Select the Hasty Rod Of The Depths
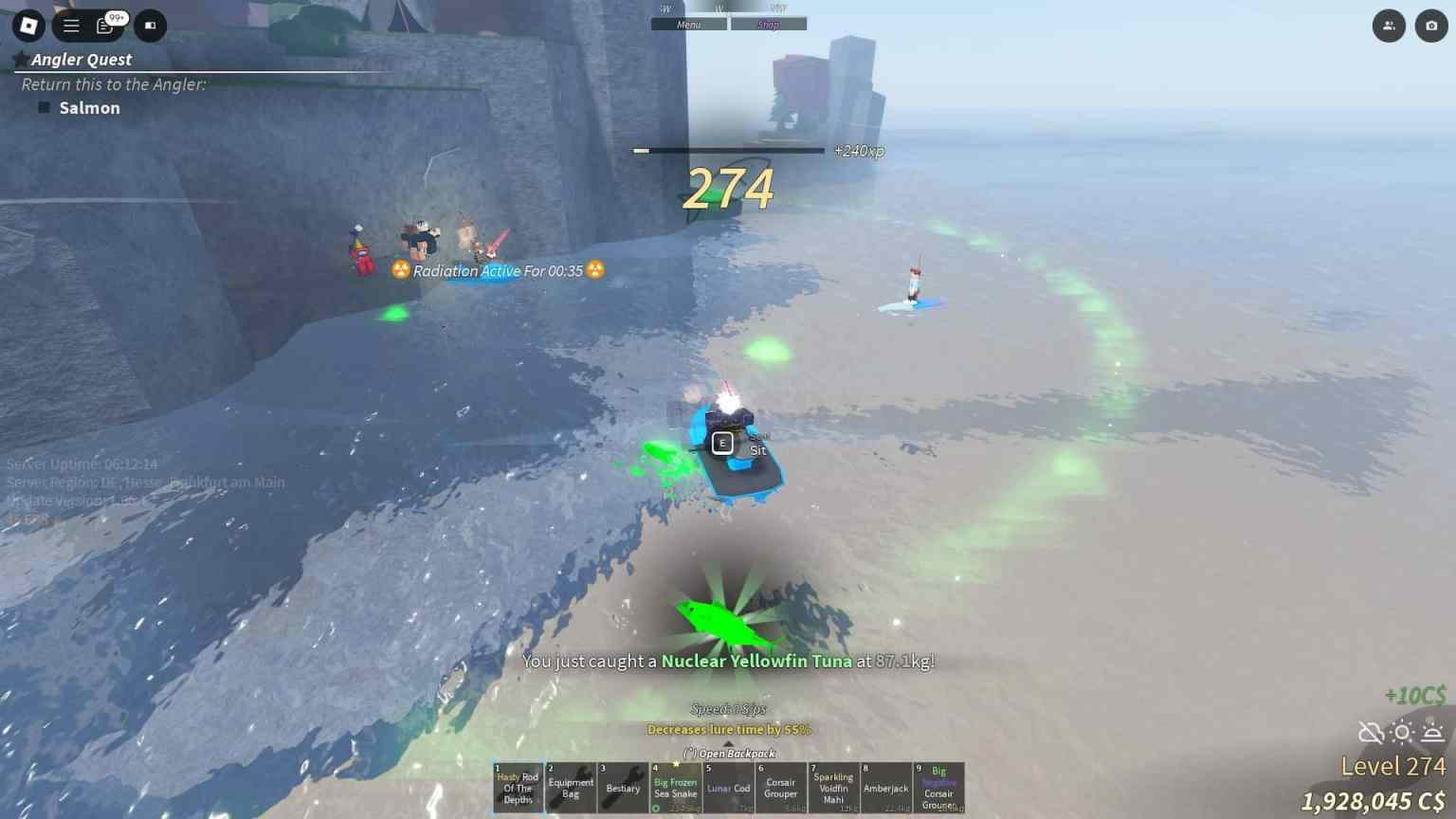Image resolution: width=1456 pixels, height=819 pixels. click(x=517, y=788)
